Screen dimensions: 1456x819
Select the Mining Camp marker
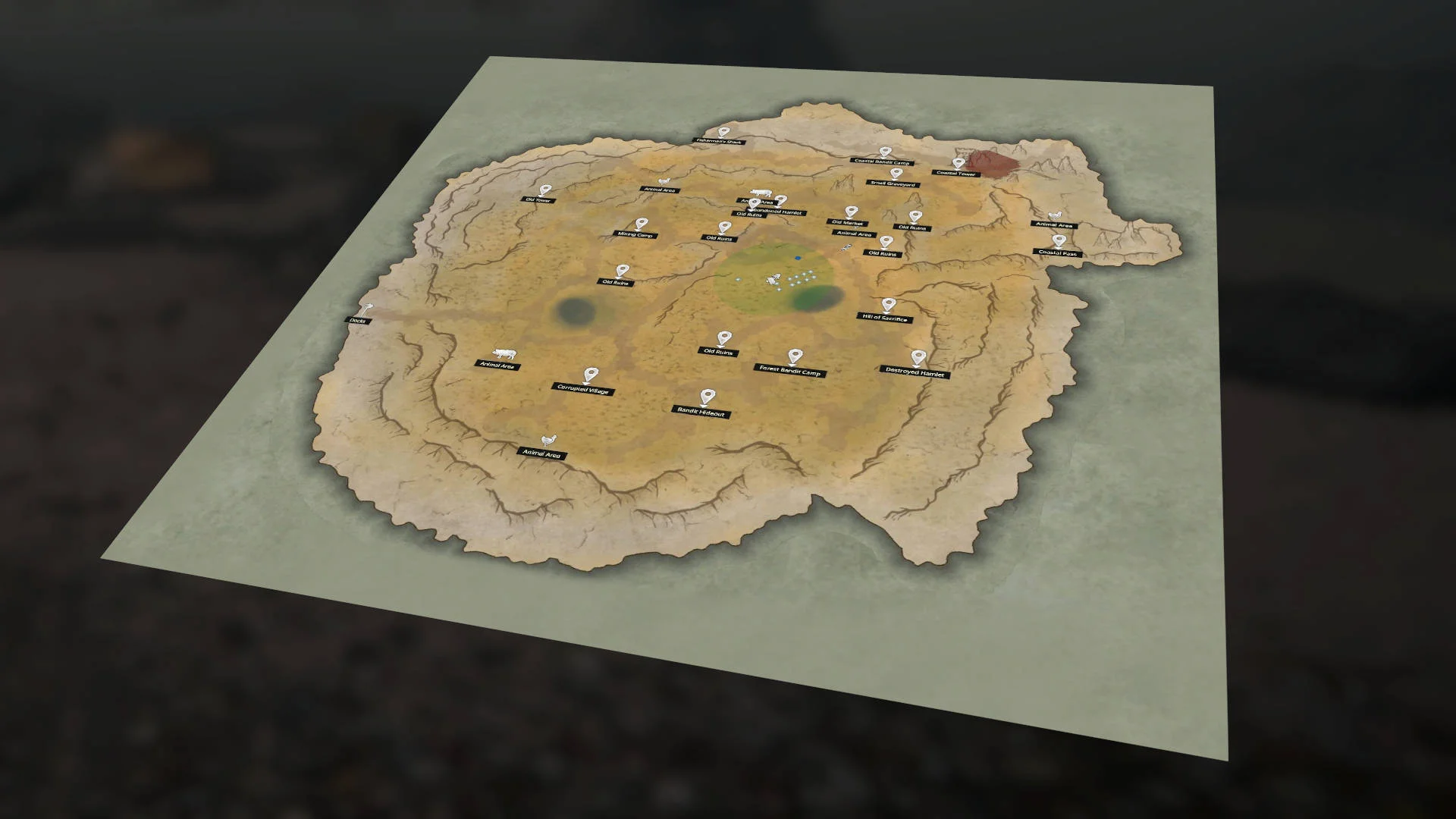click(x=642, y=224)
